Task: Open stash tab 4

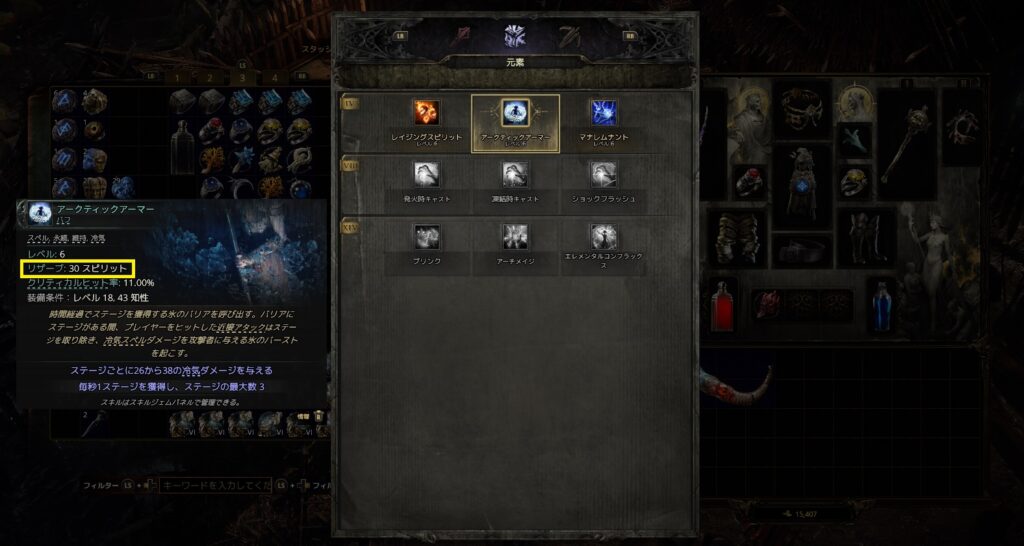Action: pos(274,77)
